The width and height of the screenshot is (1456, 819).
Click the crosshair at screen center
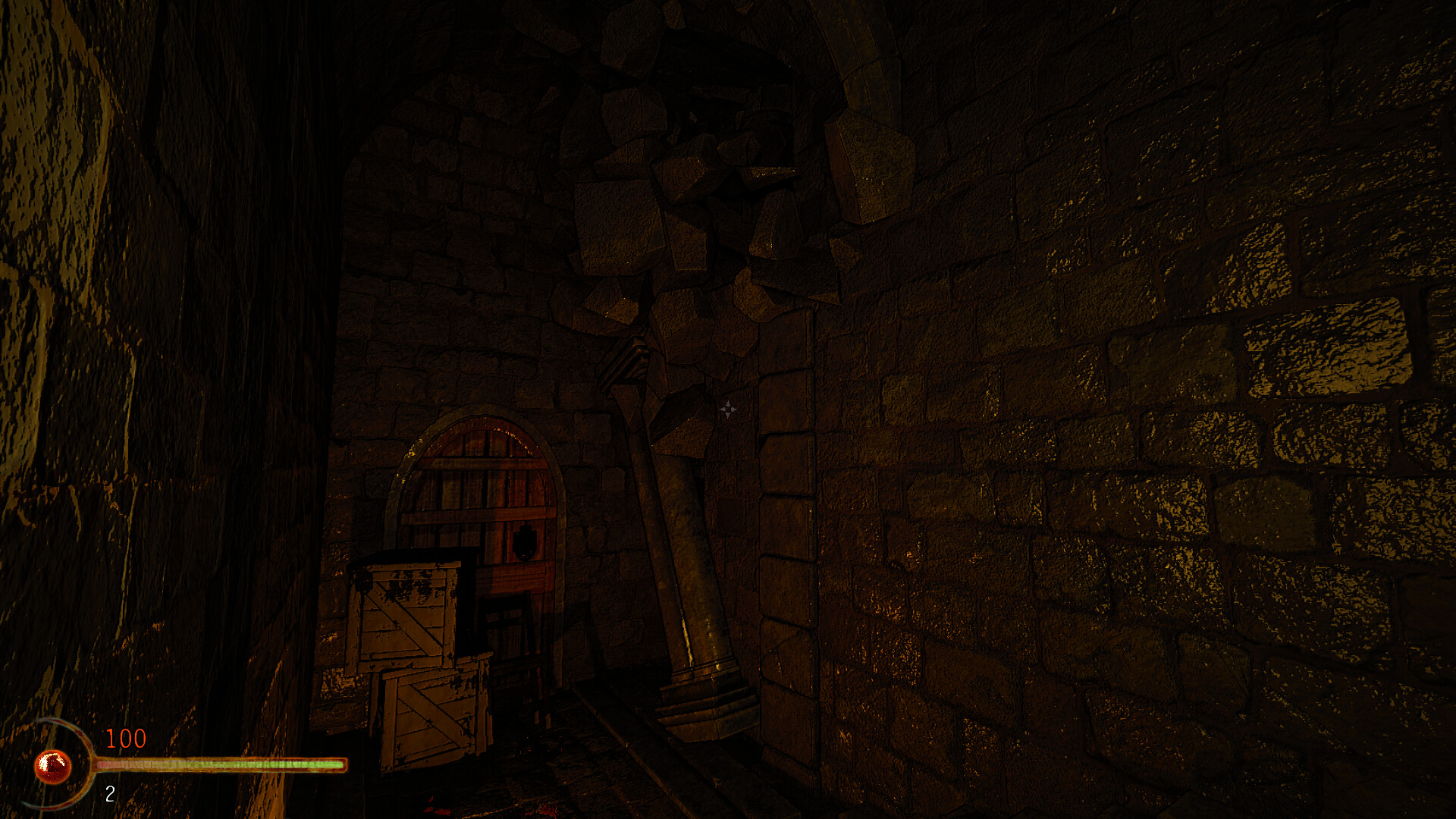point(730,409)
